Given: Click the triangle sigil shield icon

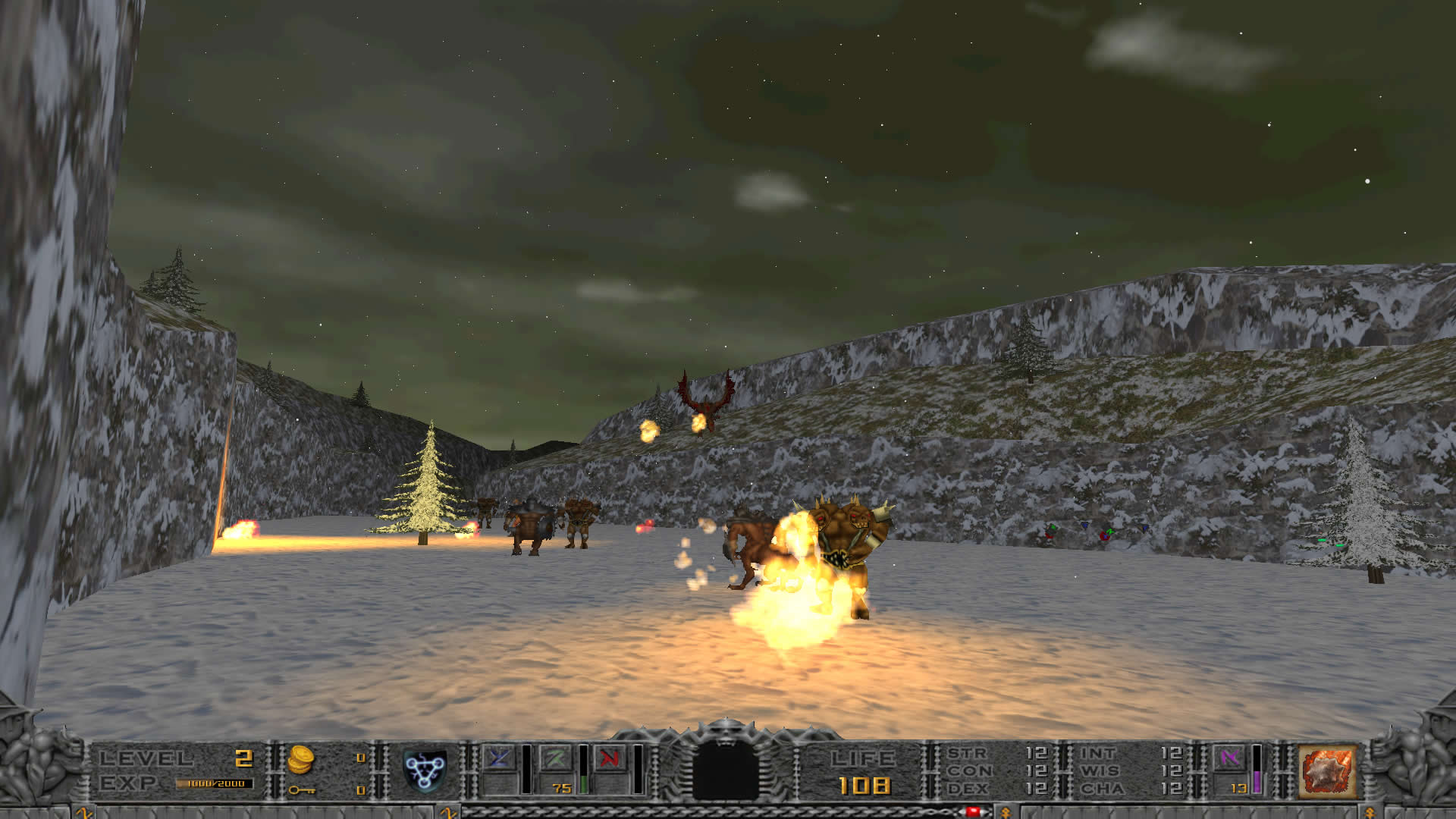Looking at the screenshot, I should point(425,770).
